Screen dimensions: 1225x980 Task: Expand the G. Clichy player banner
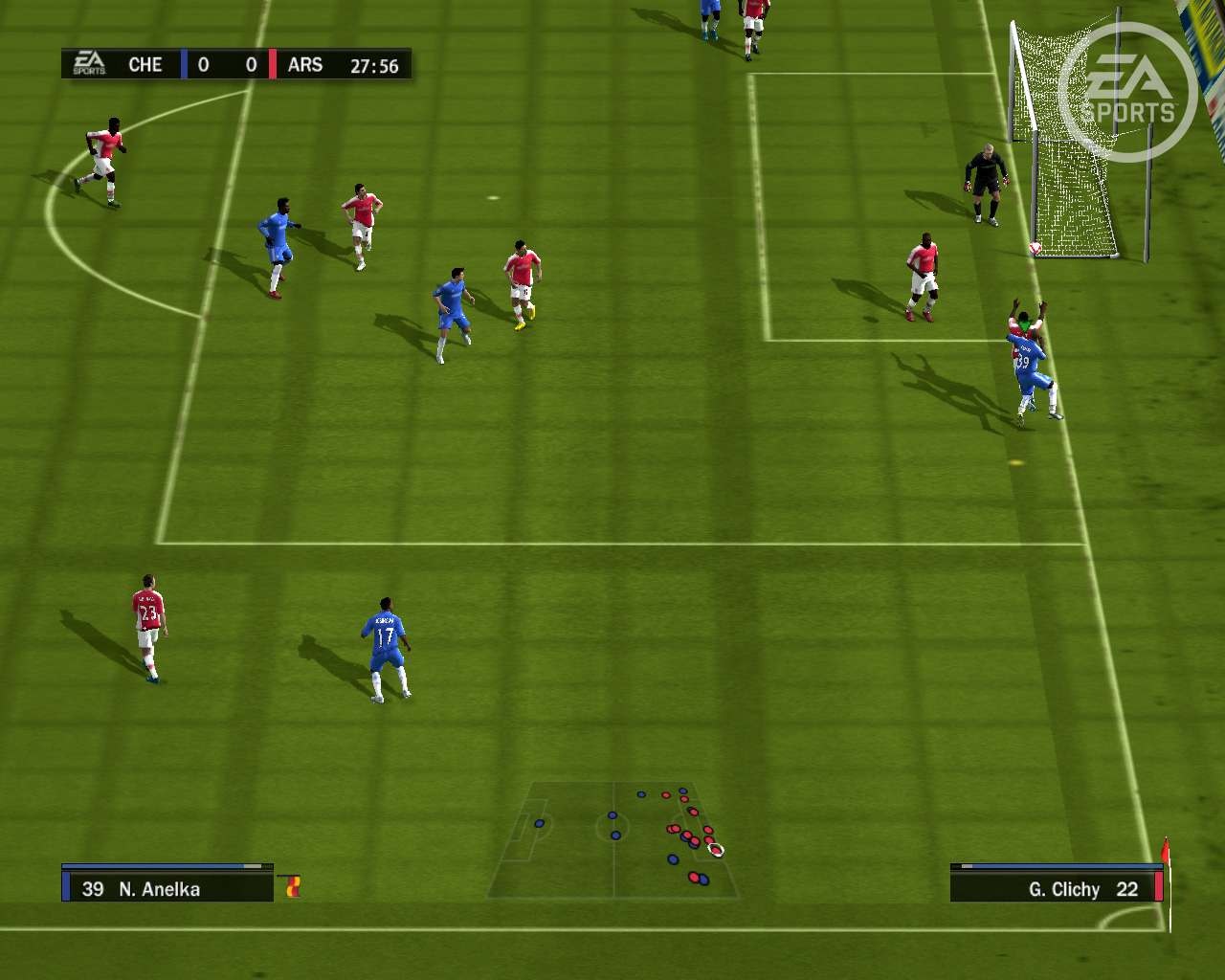[1053, 889]
